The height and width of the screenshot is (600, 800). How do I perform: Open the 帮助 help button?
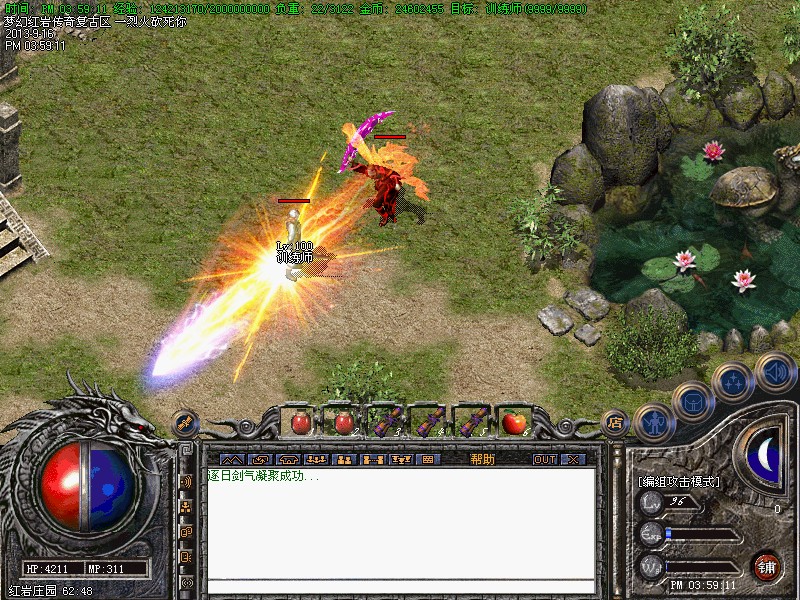click(482, 459)
